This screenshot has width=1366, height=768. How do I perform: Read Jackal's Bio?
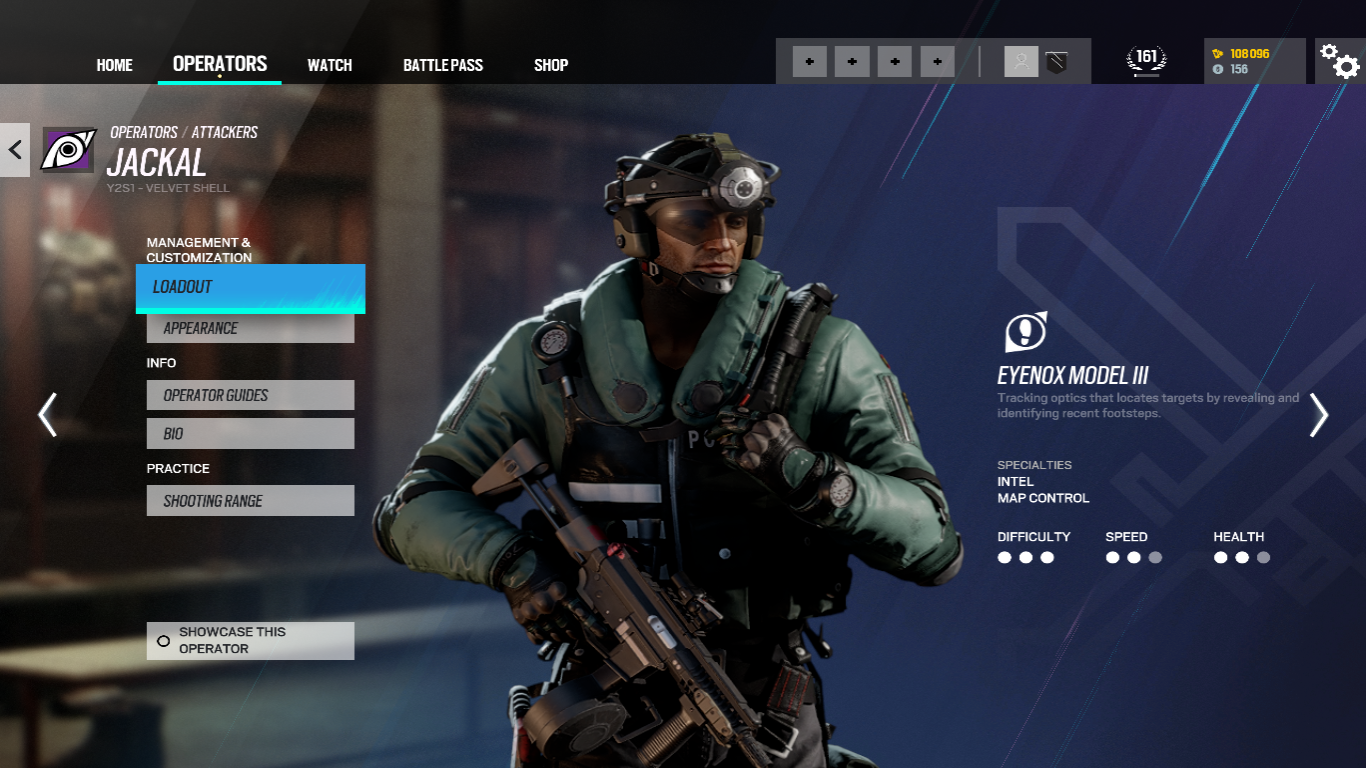[250, 434]
